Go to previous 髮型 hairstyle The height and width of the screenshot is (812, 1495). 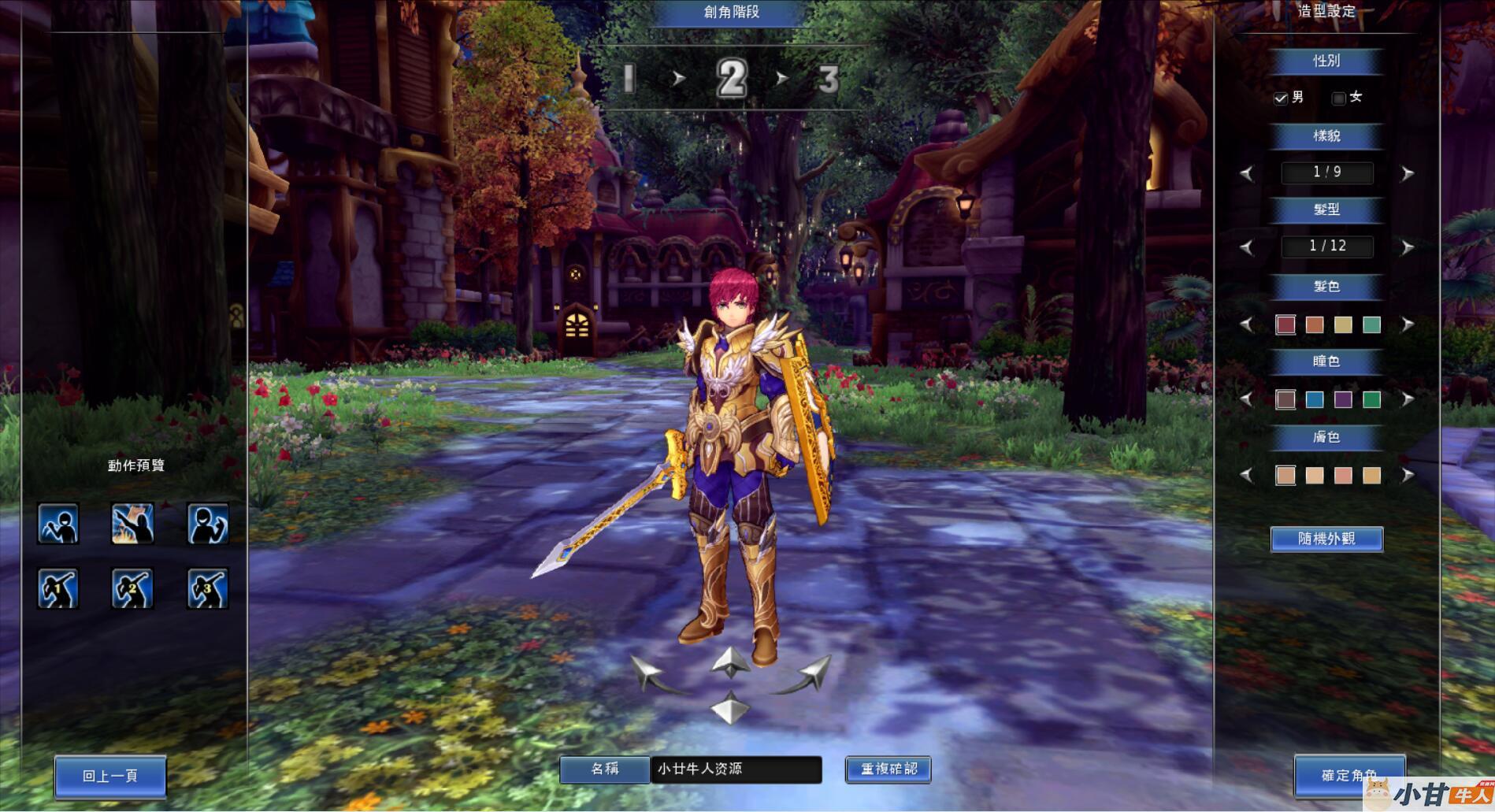tap(1246, 247)
